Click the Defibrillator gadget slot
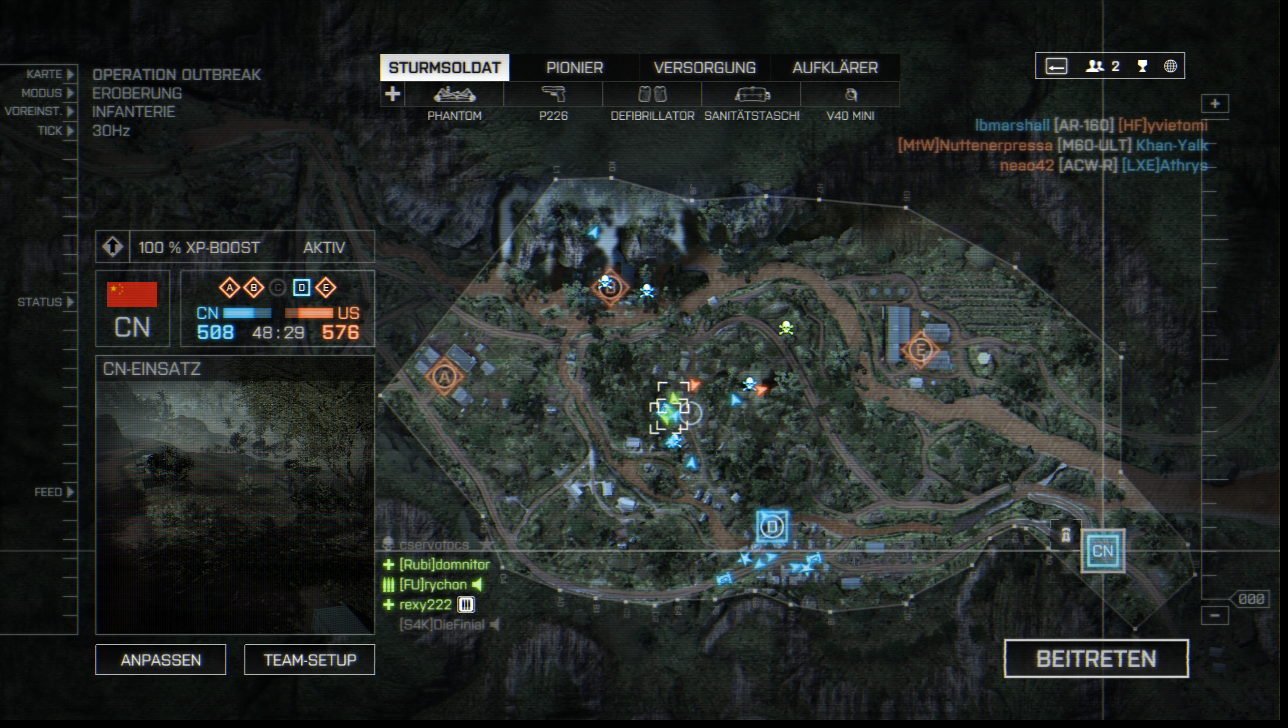The width and height of the screenshot is (1288, 728). [652, 95]
